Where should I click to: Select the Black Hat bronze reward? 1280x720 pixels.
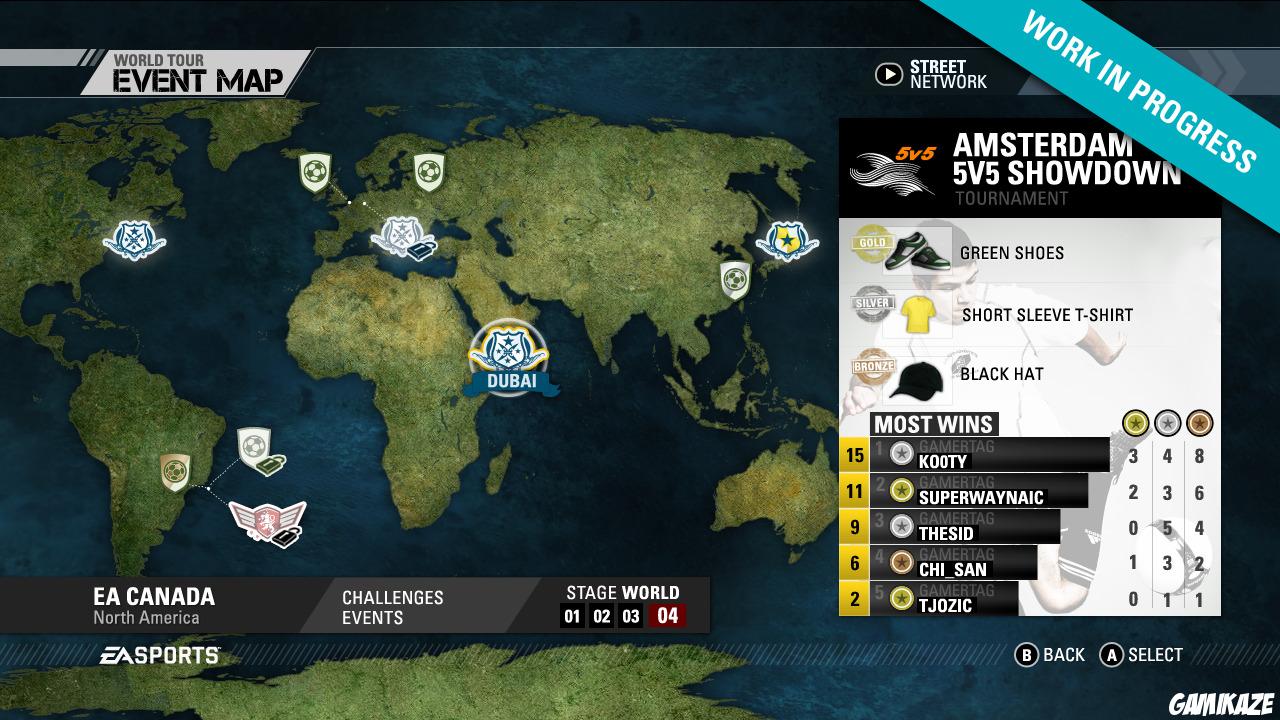[x=1000, y=374]
